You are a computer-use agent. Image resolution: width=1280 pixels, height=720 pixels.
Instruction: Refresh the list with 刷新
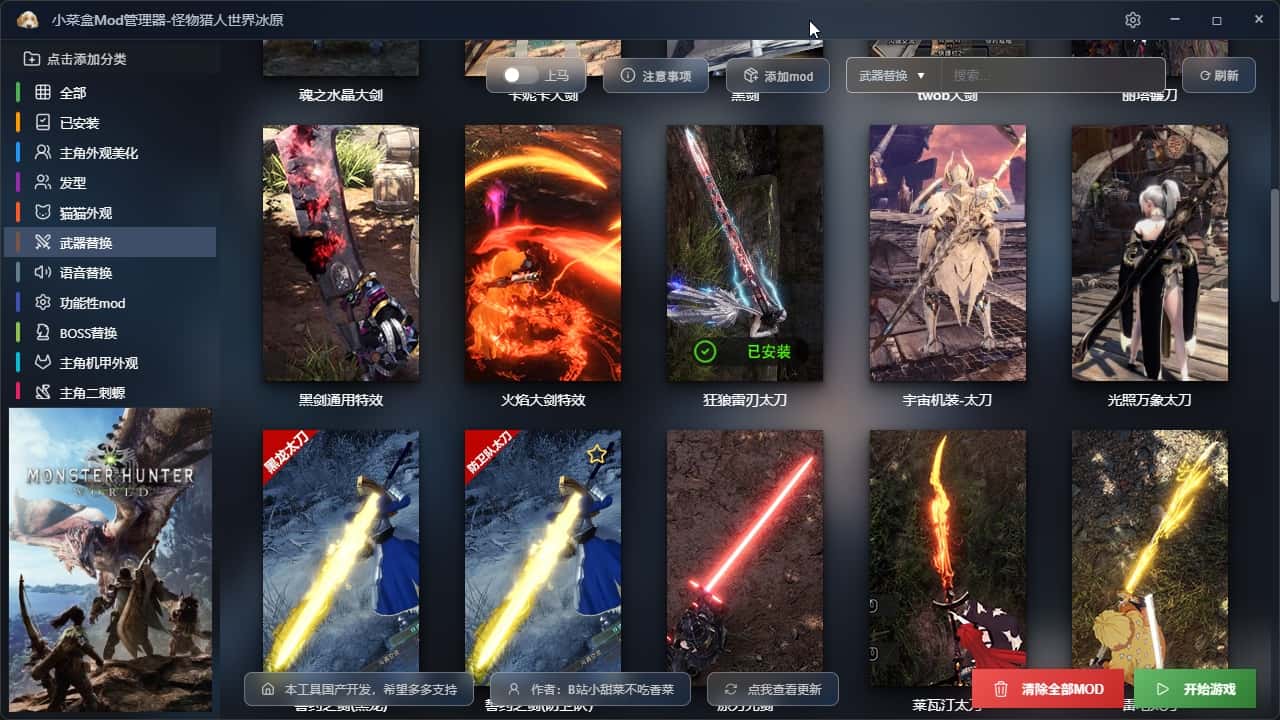coord(1218,75)
